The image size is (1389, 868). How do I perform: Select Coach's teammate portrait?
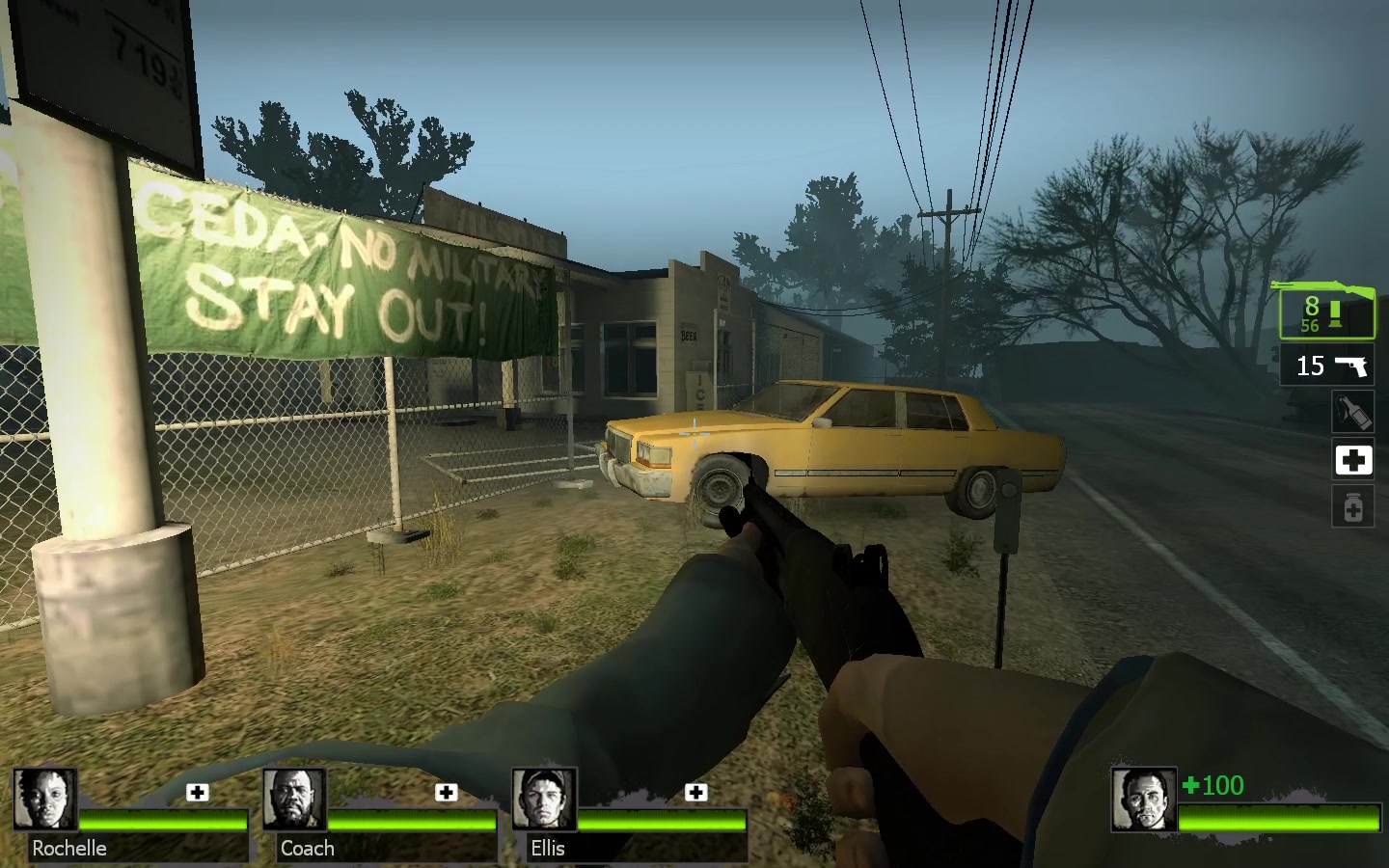[x=294, y=800]
